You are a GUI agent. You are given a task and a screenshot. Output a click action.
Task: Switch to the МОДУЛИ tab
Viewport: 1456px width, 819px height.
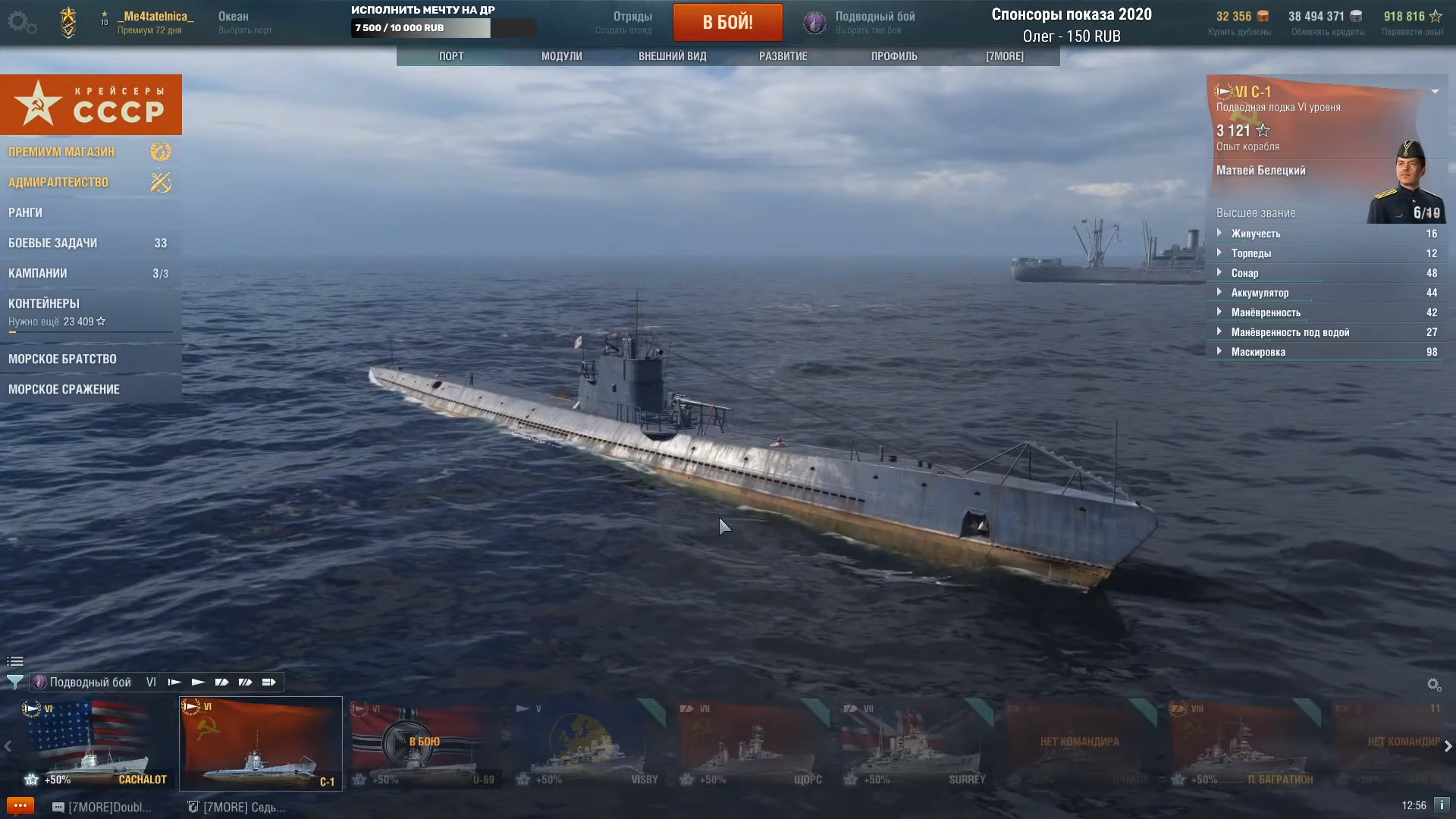[x=561, y=56]
